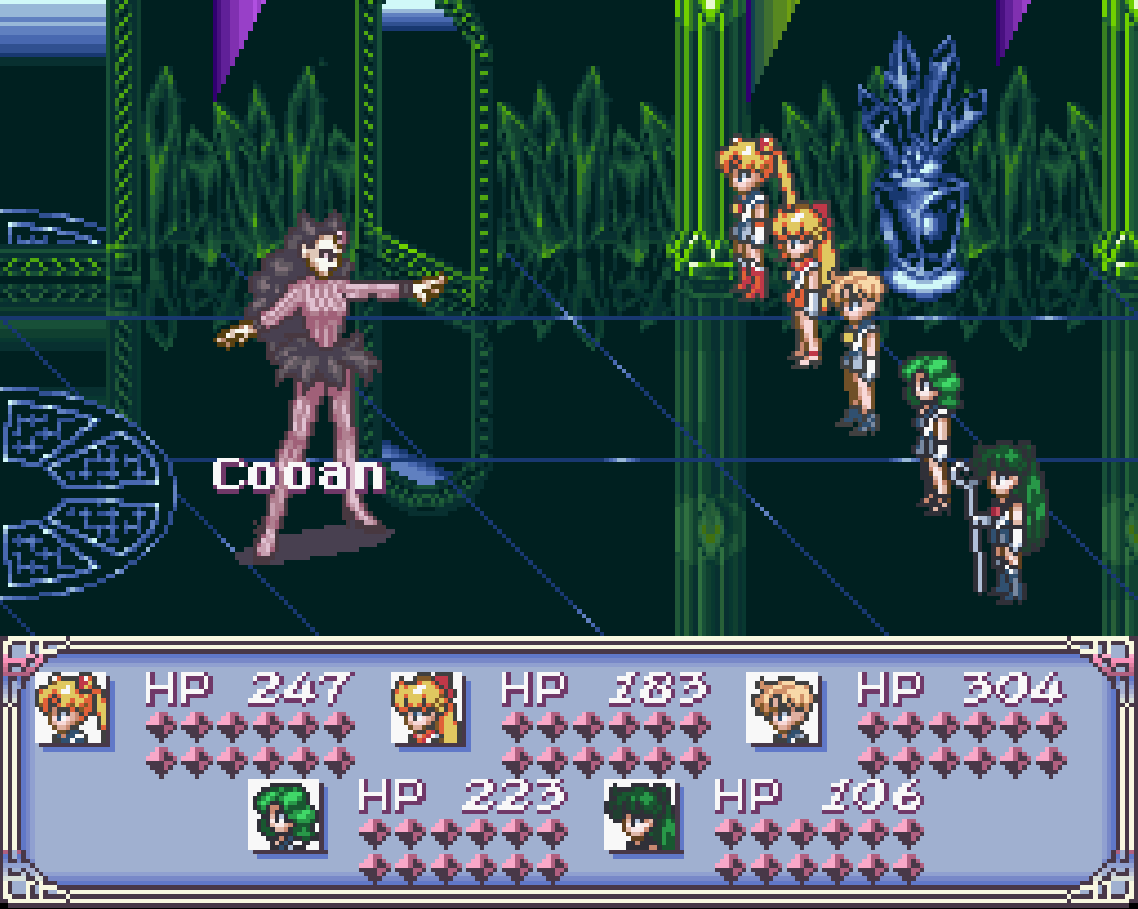This screenshot has height=909, width=1138.
Task: Click Sailor Uranus's short-haired blonde portrait
Action: tap(783, 708)
